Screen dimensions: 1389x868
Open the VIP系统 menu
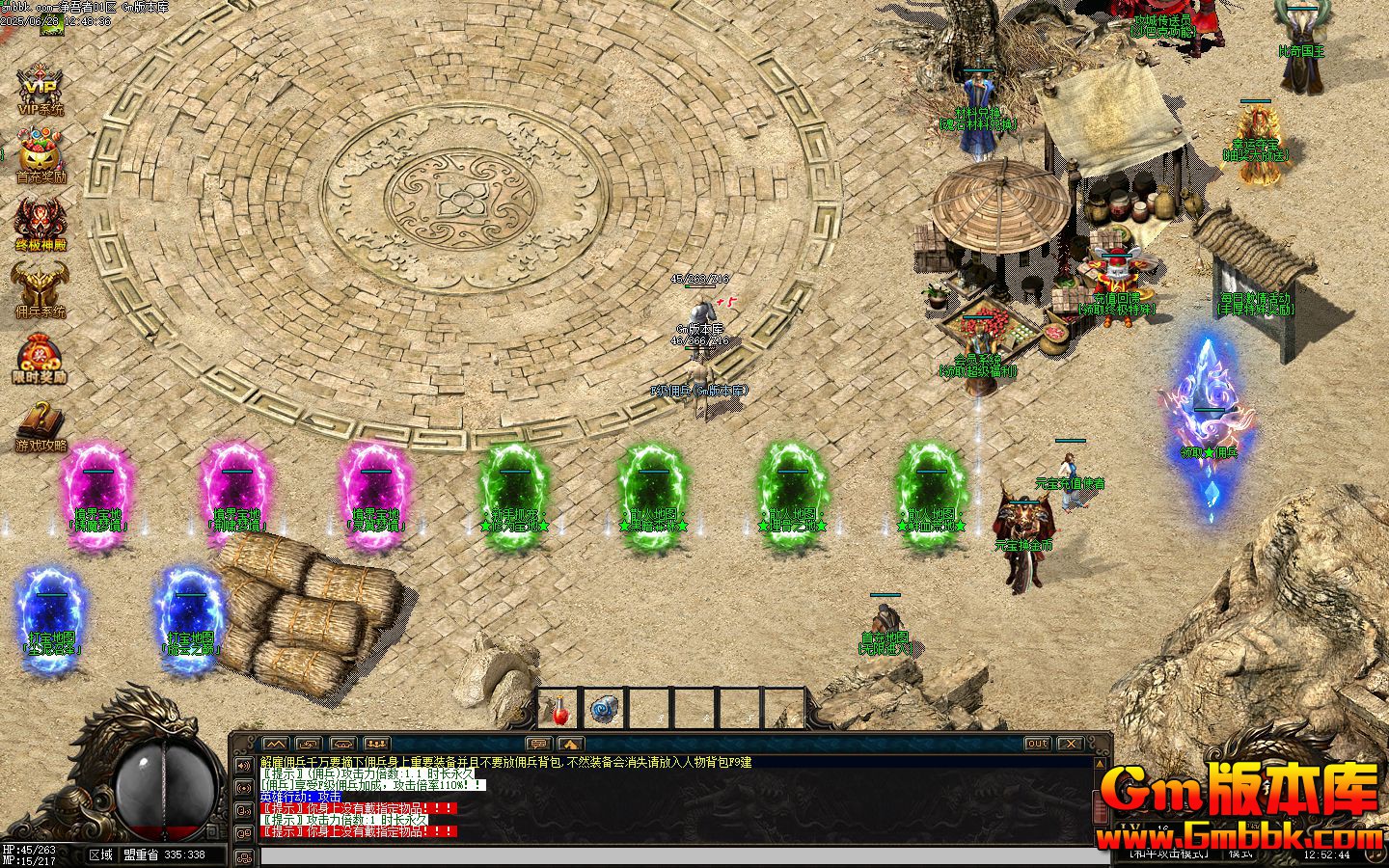click(x=41, y=90)
